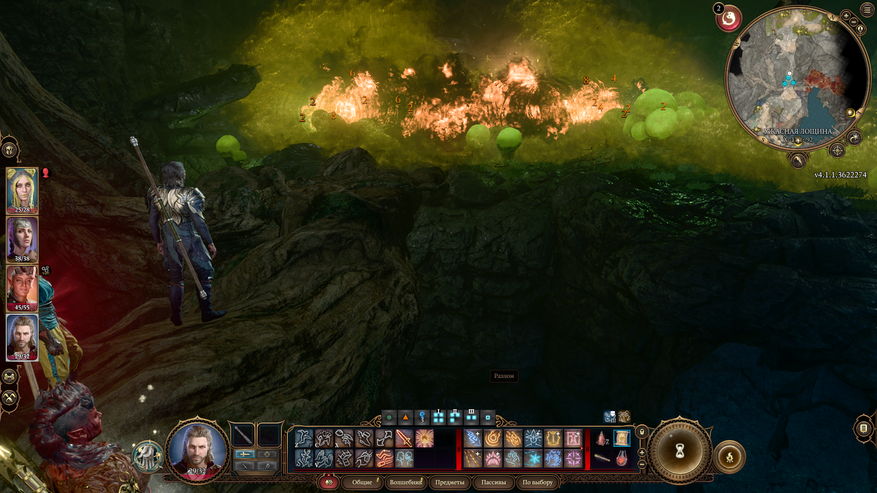Select the purple-haired companion portrait
Screen dimensions: 877x493
[22, 239]
